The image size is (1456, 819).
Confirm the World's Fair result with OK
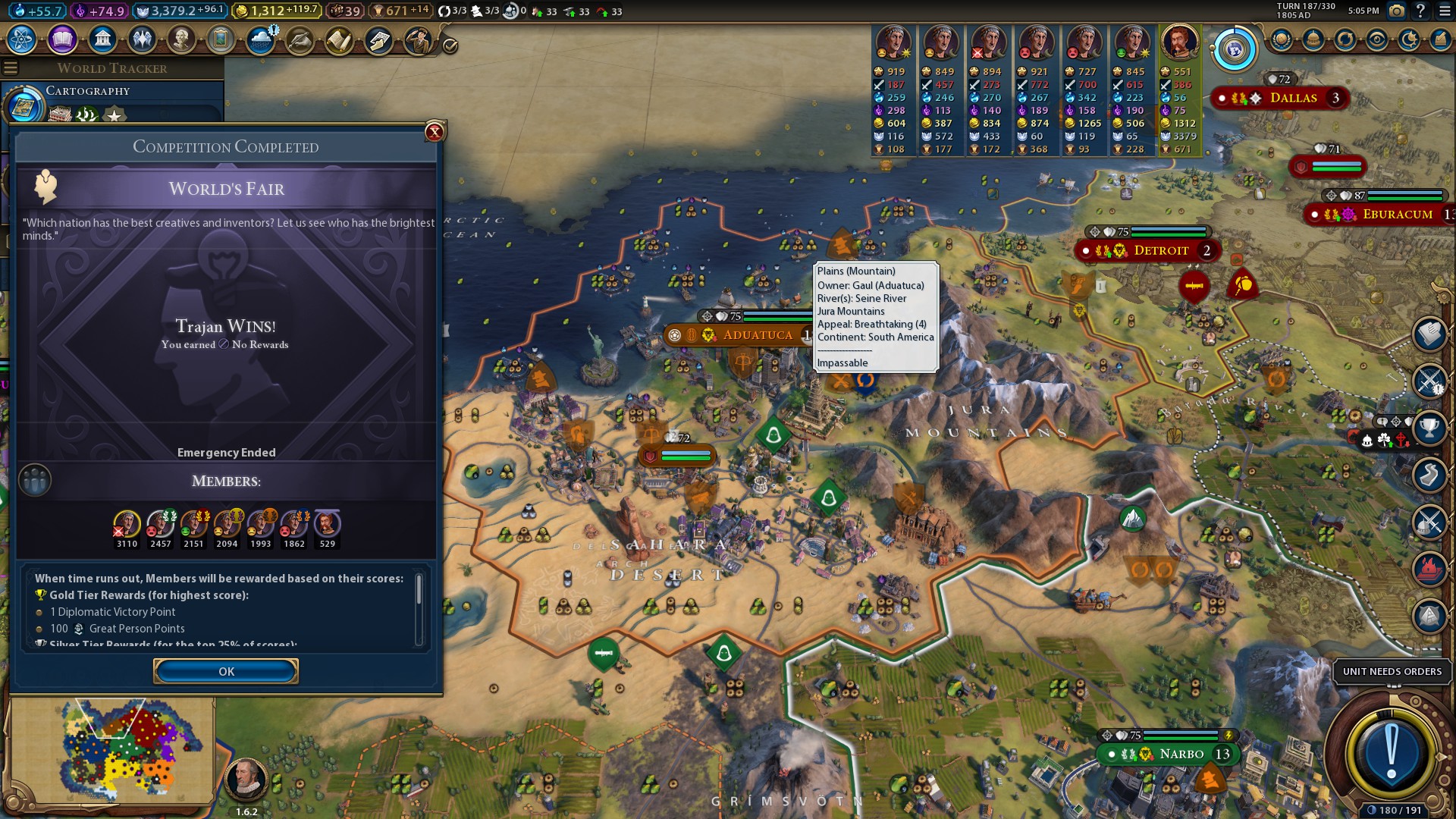pos(226,671)
